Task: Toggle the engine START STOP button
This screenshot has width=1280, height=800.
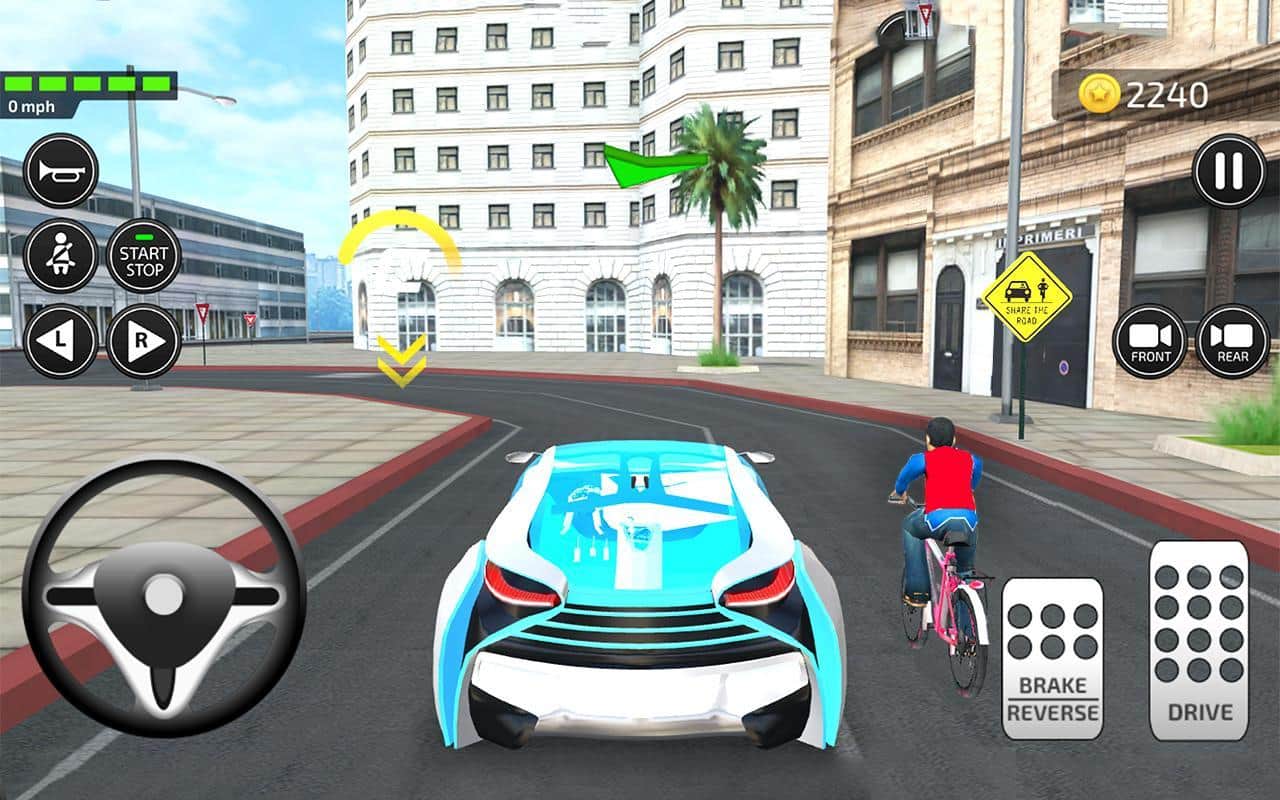Action: pyautogui.click(x=144, y=256)
